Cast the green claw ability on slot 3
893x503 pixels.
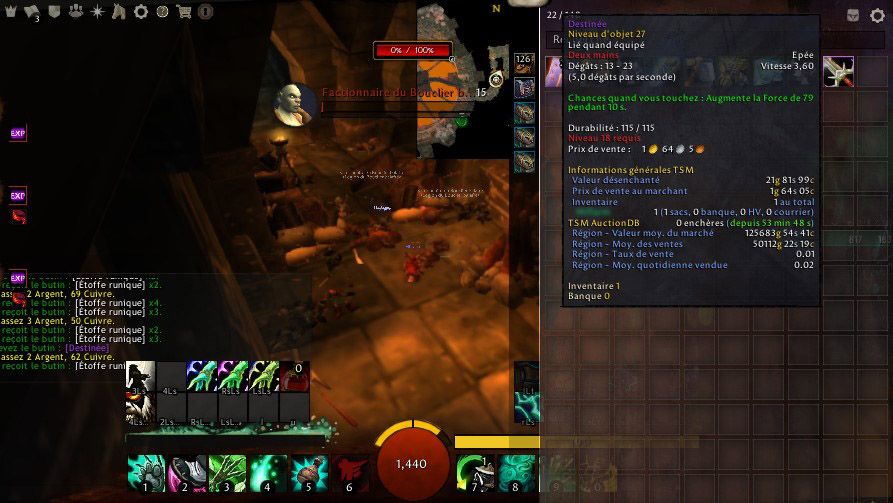227,473
